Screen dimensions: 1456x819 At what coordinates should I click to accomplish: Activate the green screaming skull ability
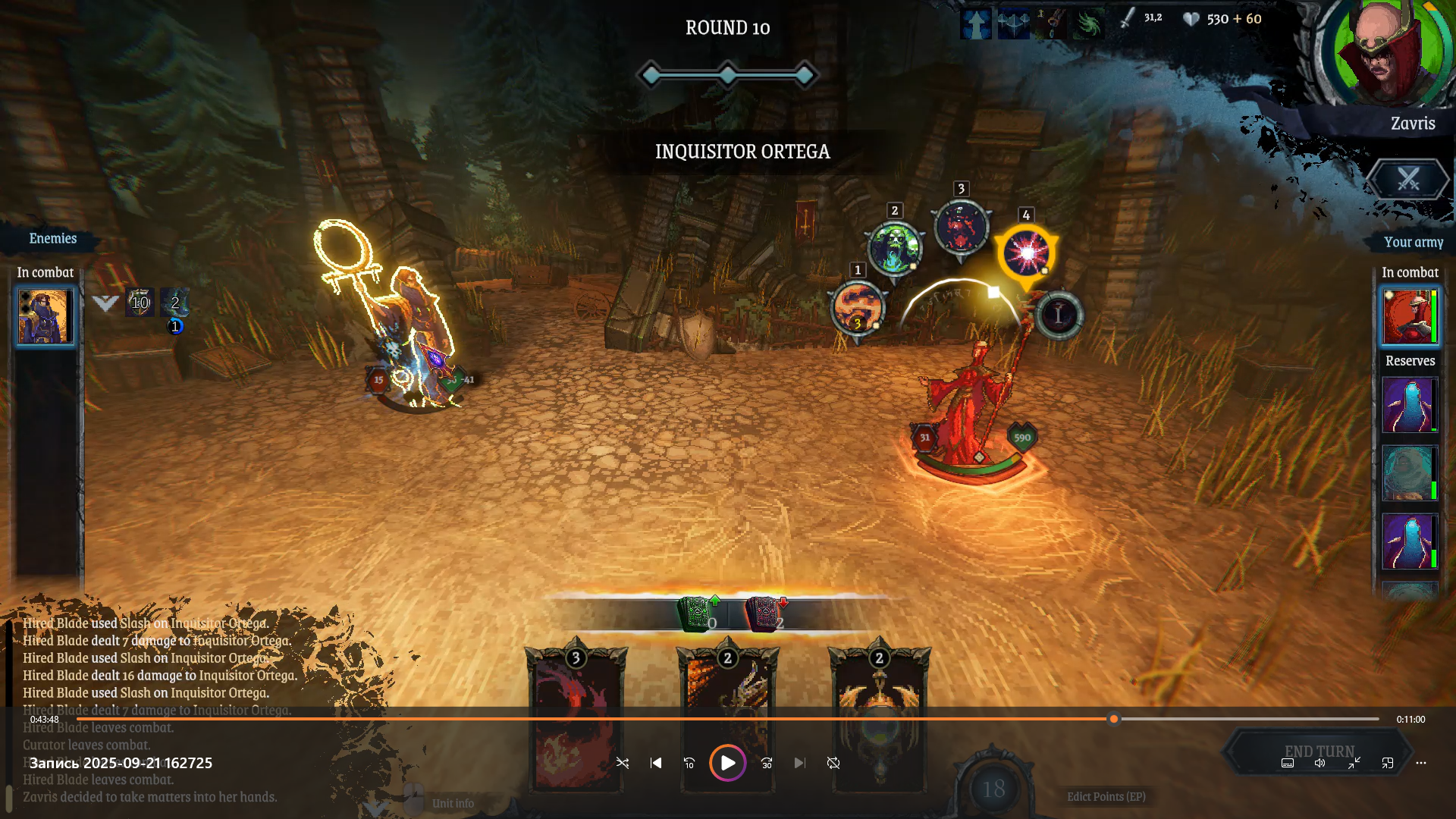895,247
